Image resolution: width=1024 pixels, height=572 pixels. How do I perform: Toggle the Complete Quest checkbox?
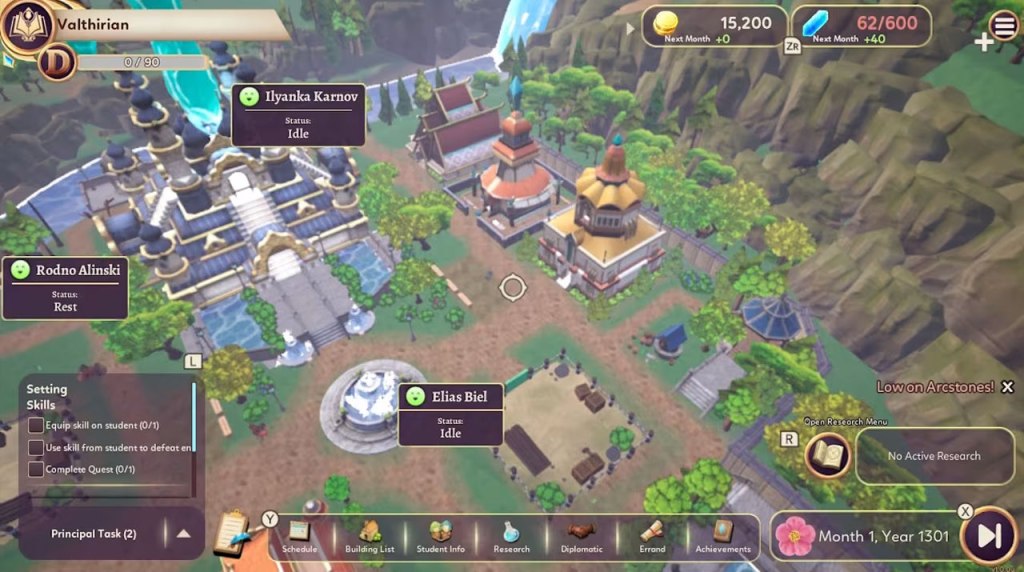coord(36,469)
